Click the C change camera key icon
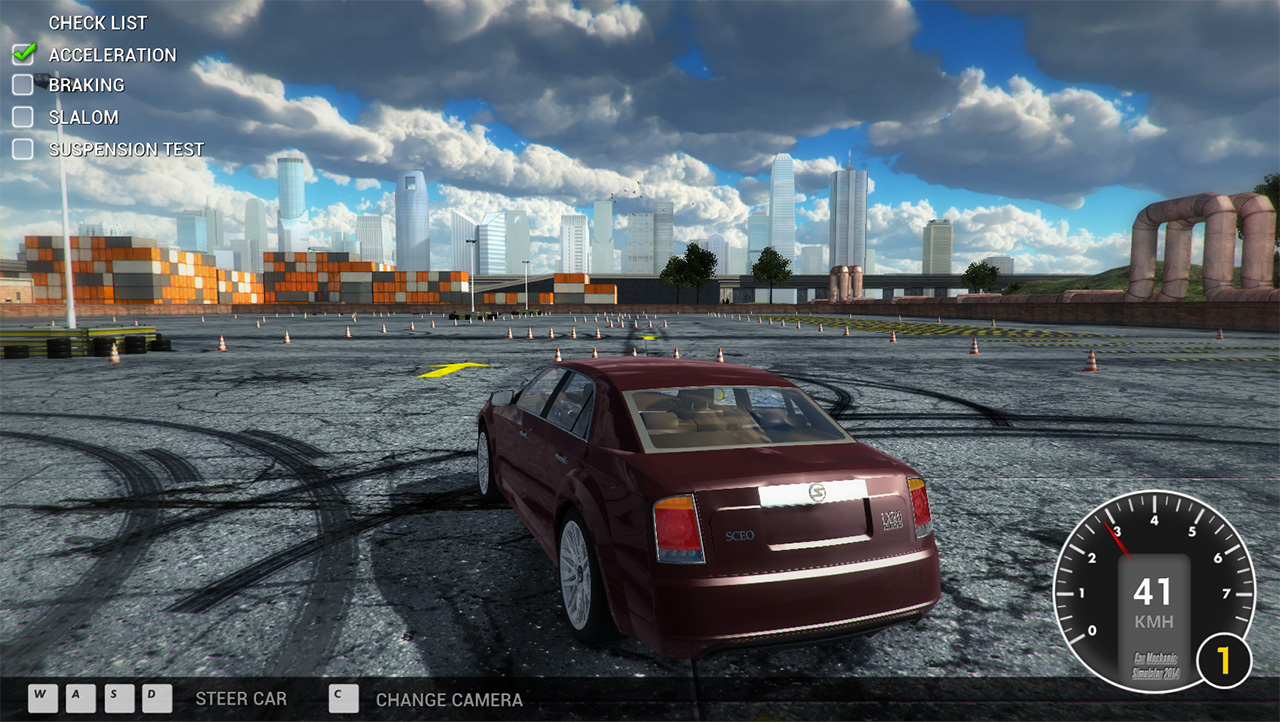Viewport: 1280px width, 722px height. coord(343,699)
